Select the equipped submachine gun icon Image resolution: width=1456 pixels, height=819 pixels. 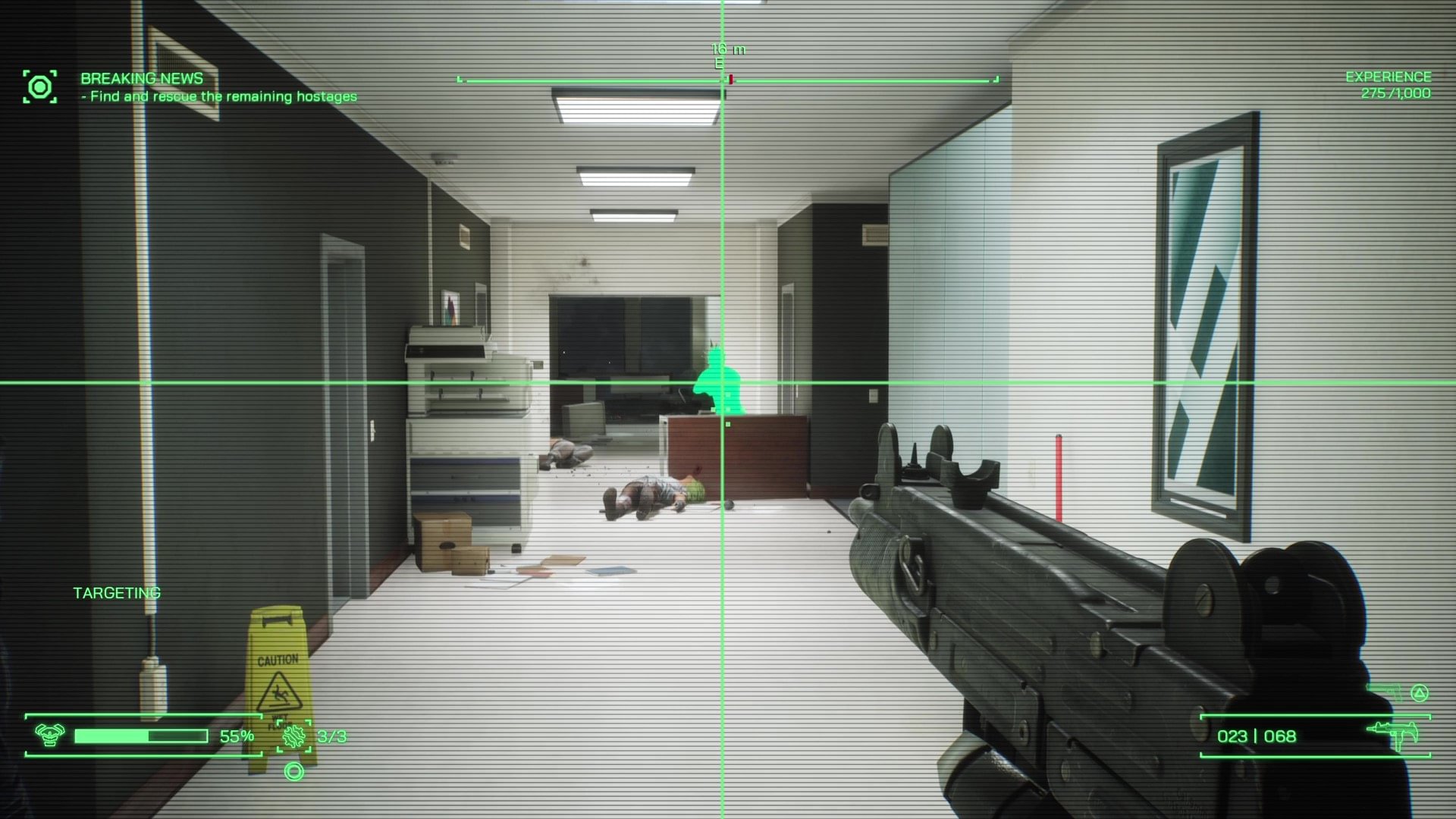tap(1394, 735)
